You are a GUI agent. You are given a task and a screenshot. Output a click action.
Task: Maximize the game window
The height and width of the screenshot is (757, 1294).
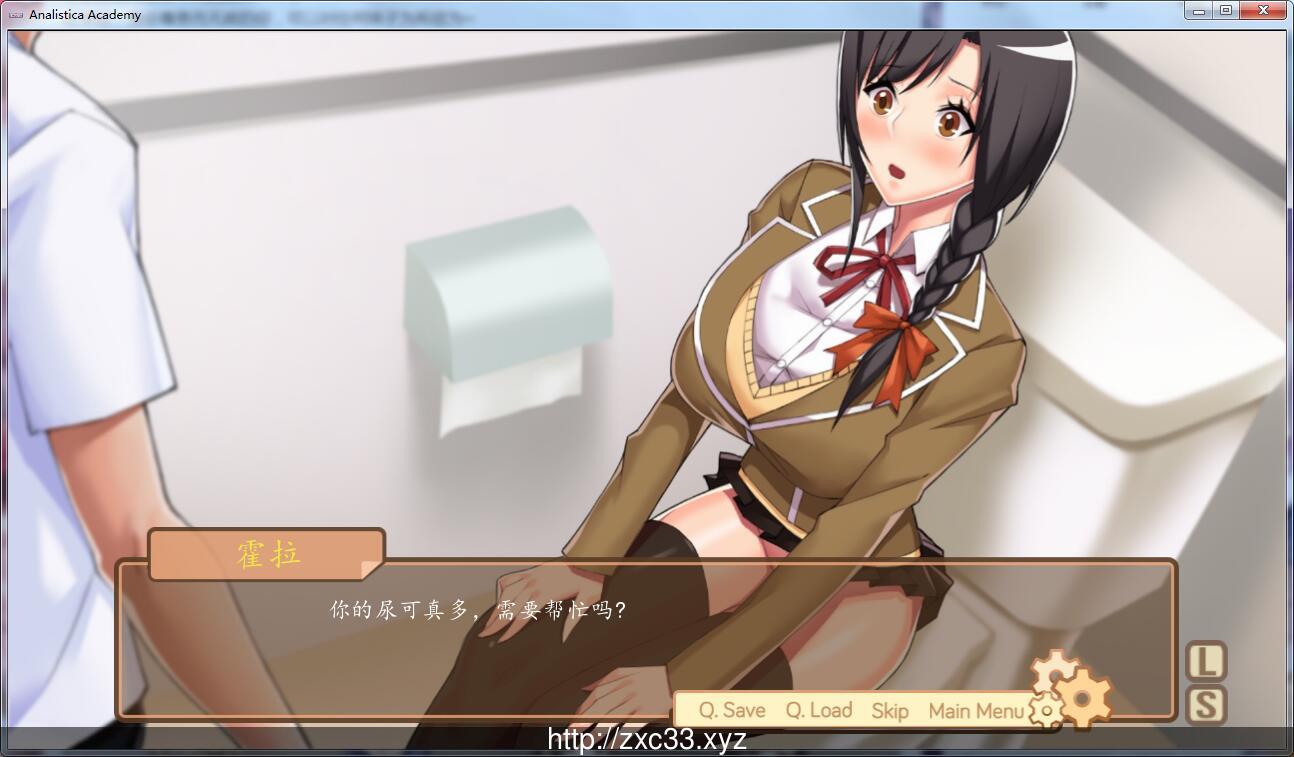pyautogui.click(x=1226, y=9)
